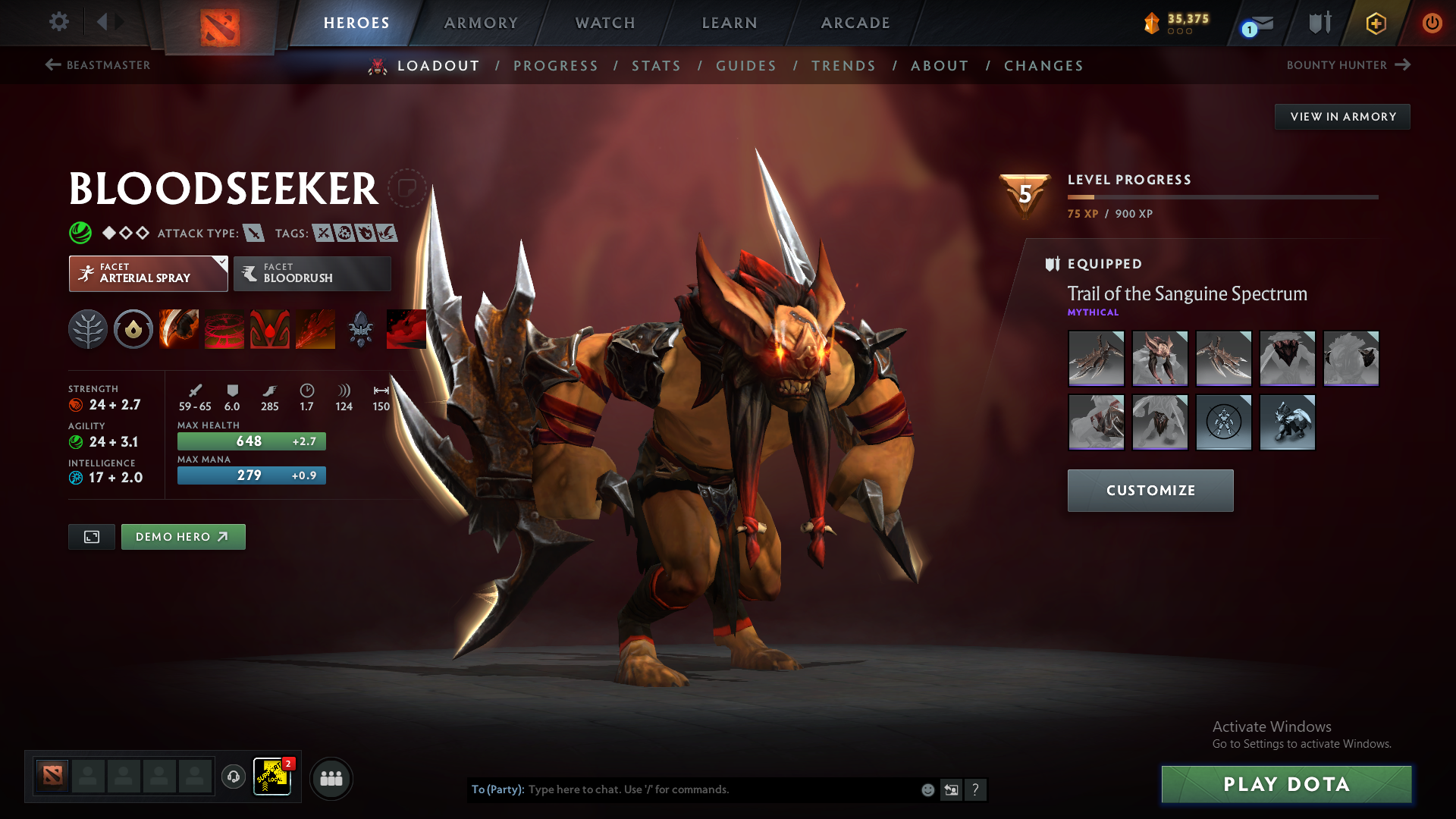Click the second hero complexity diamond
This screenshot has height=819, width=1456.
click(126, 233)
